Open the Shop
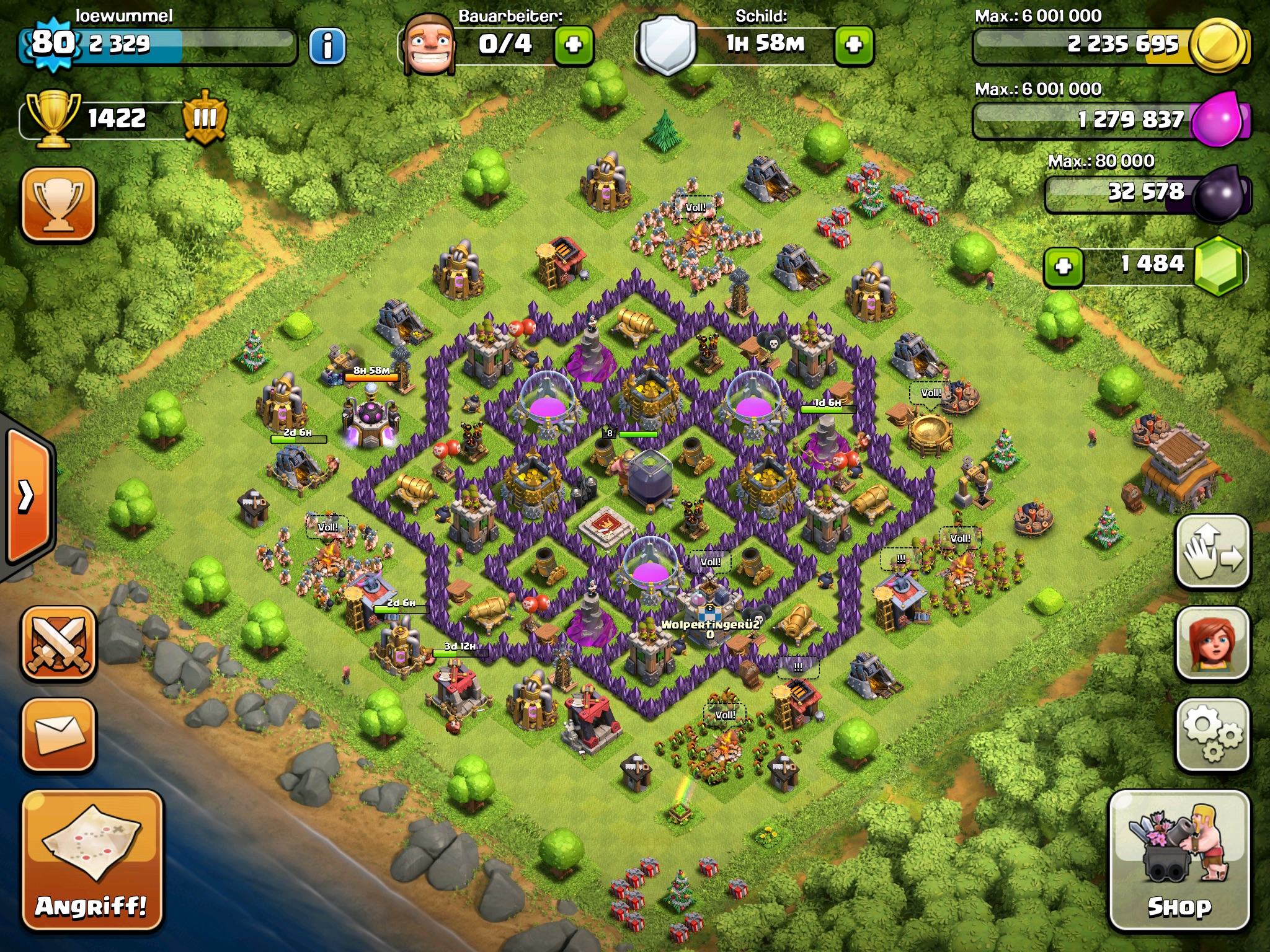The width and height of the screenshot is (1270, 952). click(1179, 860)
